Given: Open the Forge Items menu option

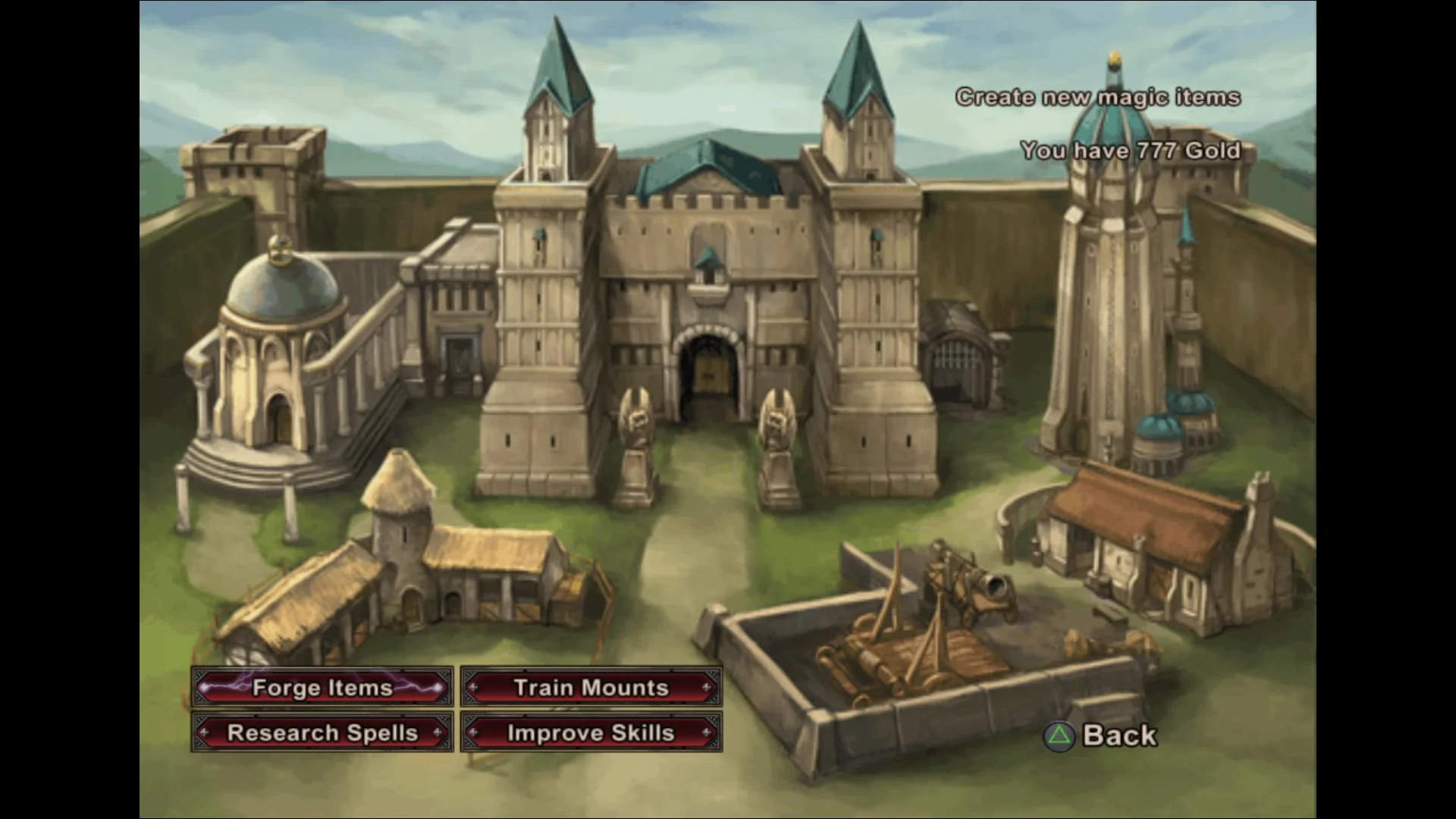Looking at the screenshot, I should [322, 688].
